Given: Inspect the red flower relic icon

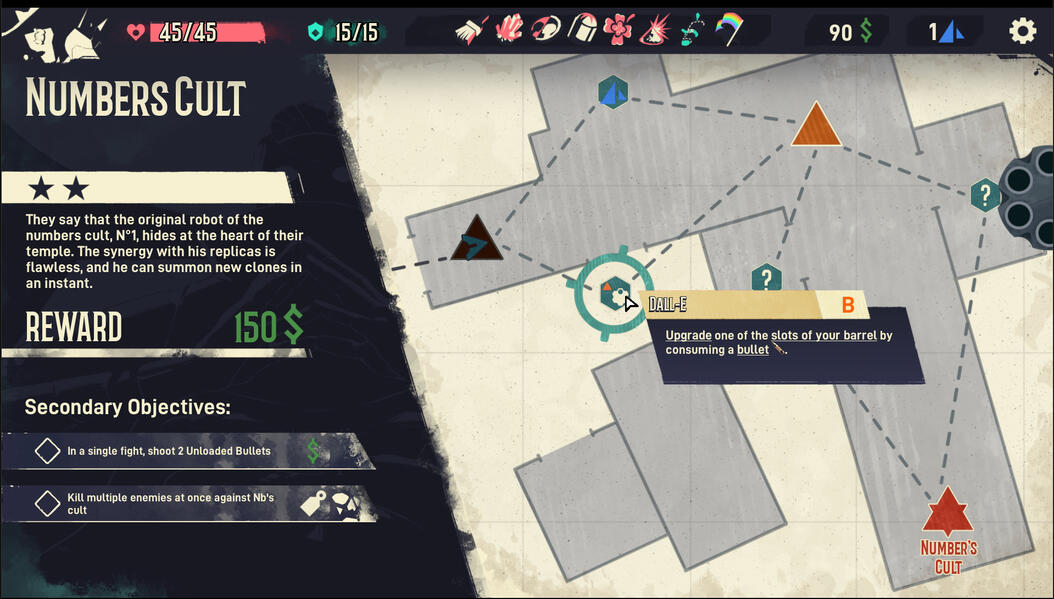Looking at the screenshot, I should click(x=618, y=30).
